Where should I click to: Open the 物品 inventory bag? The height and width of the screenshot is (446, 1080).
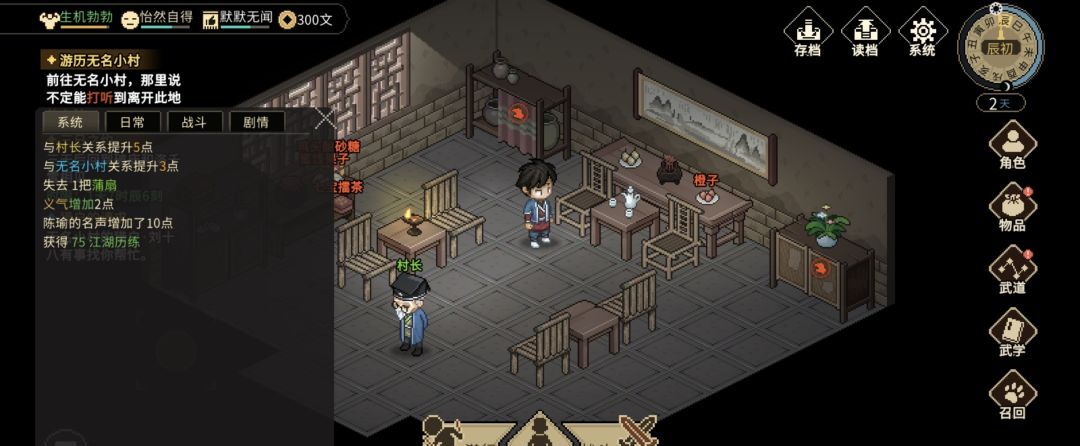(x=1012, y=208)
